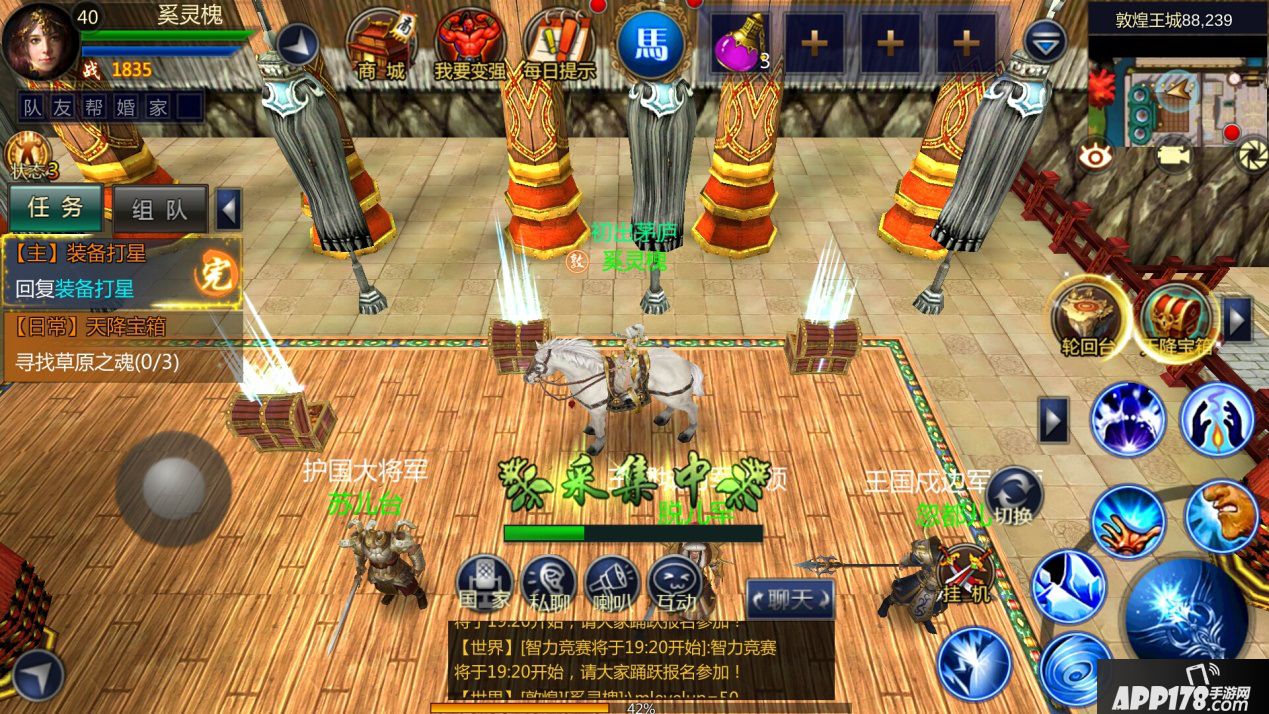Open the 轮回台 event icon
Image resolution: width=1269 pixels, height=714 pixels.
(x=1086, y=320)
